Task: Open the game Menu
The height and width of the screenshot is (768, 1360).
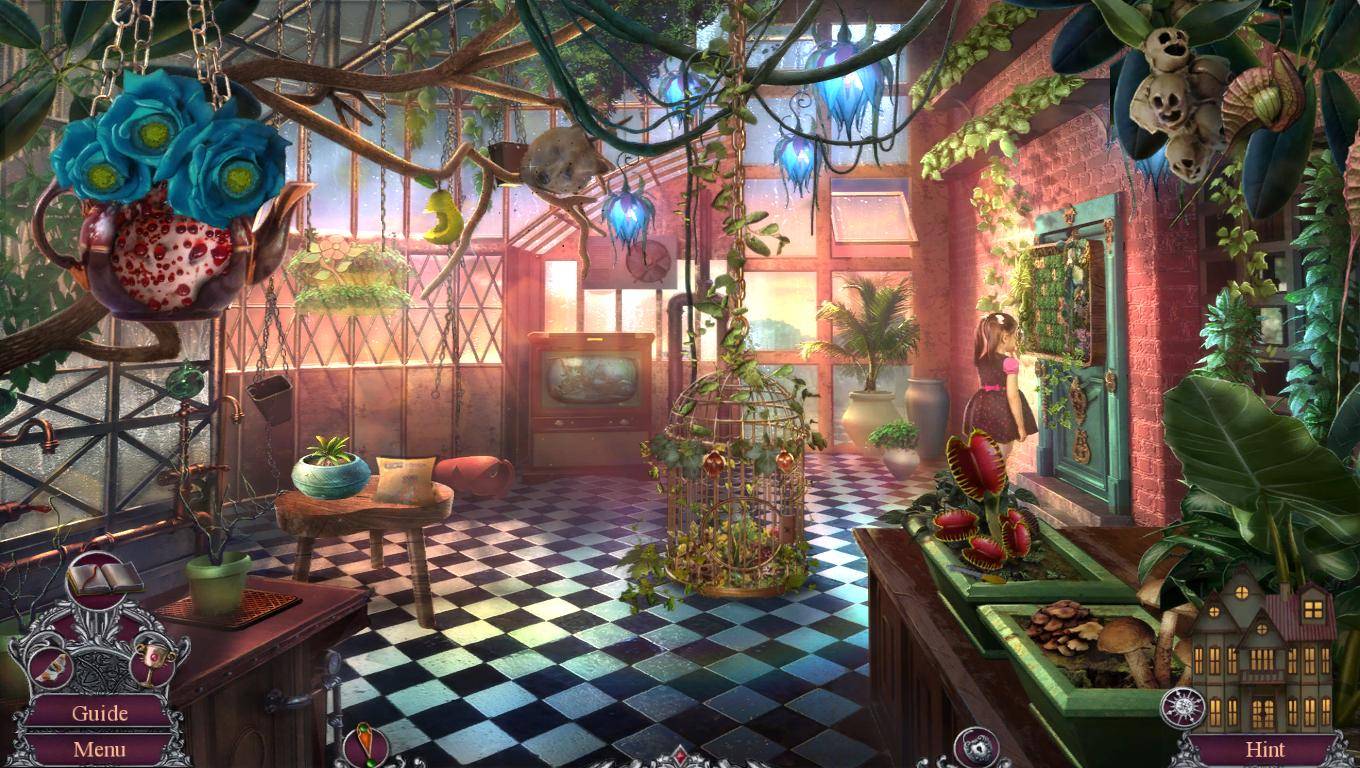Action: pos(99,748)
